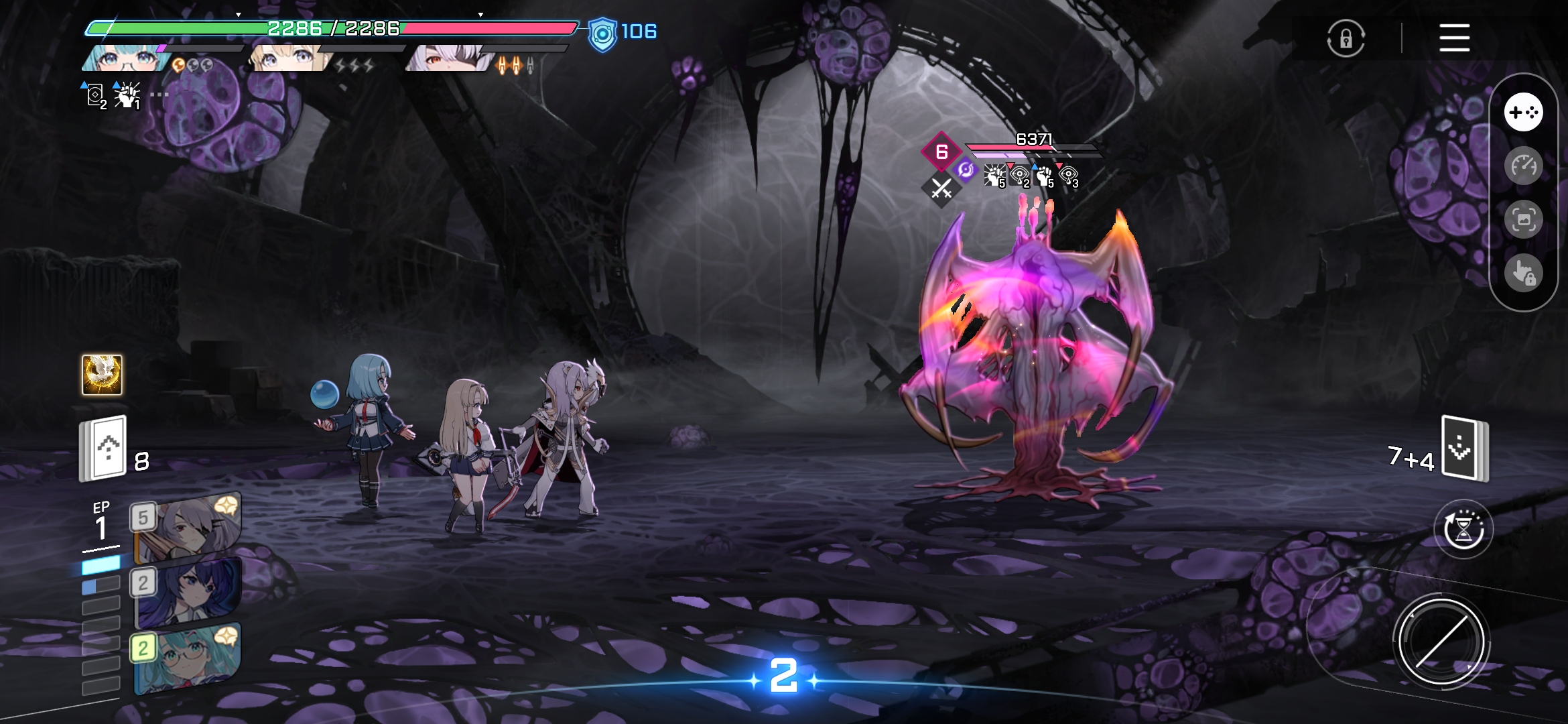Open the discard pile showing 7+4
Viewport: 1568px width, 724px height.
(1464, 448)
